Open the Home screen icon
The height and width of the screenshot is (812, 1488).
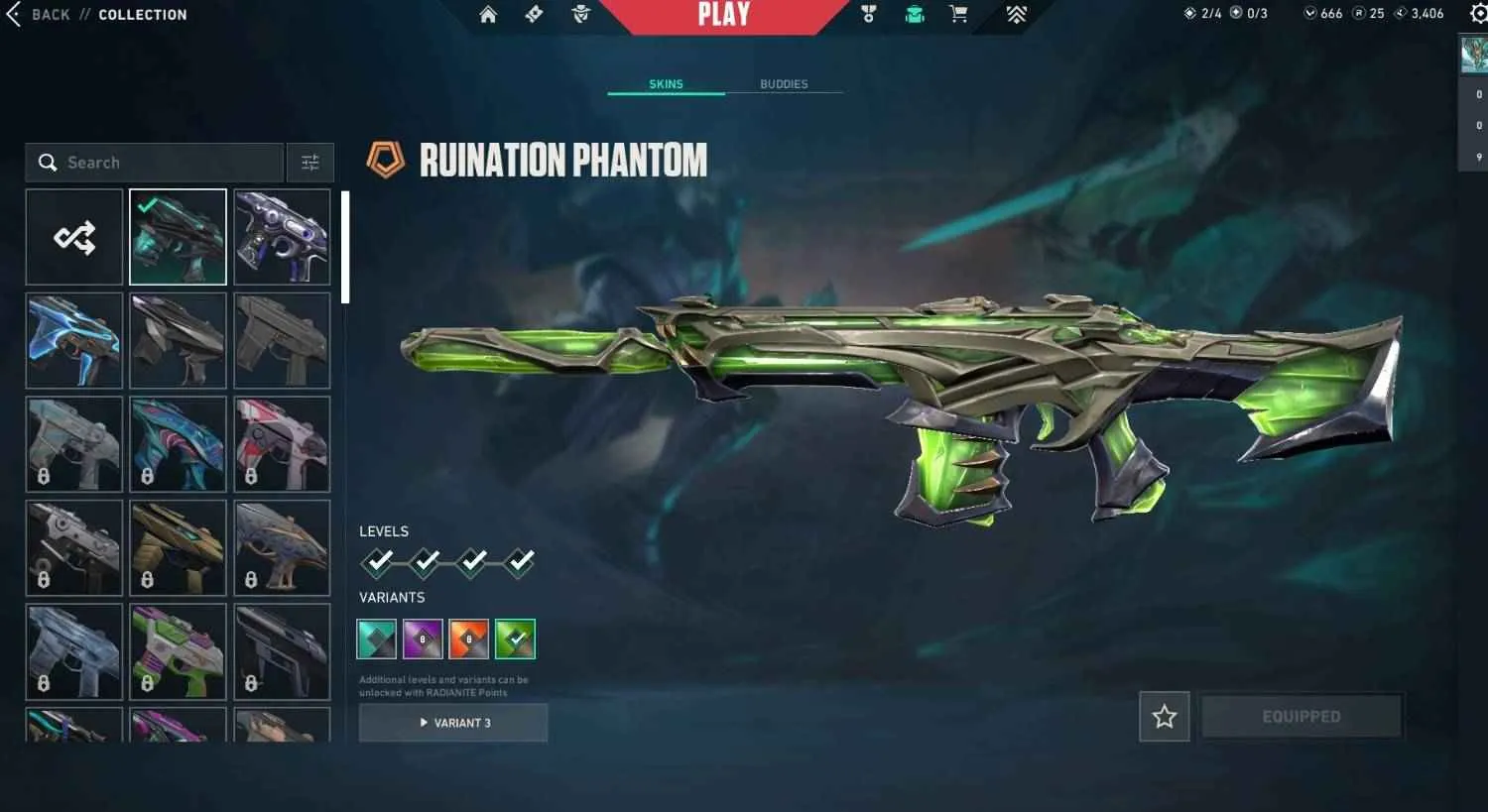(488, 14)
